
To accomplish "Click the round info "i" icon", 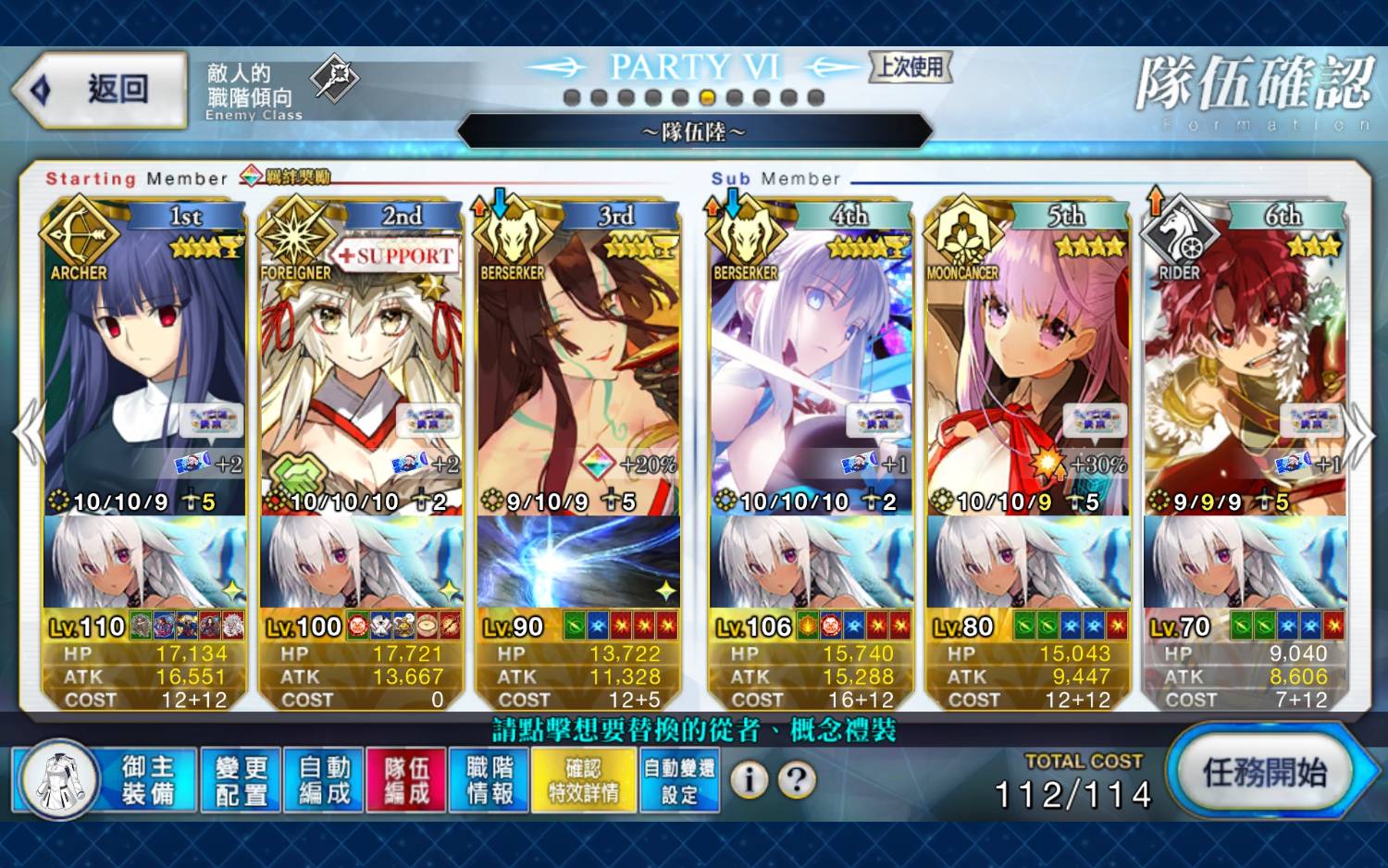I will pyautogui.click(x=750, y=780).
